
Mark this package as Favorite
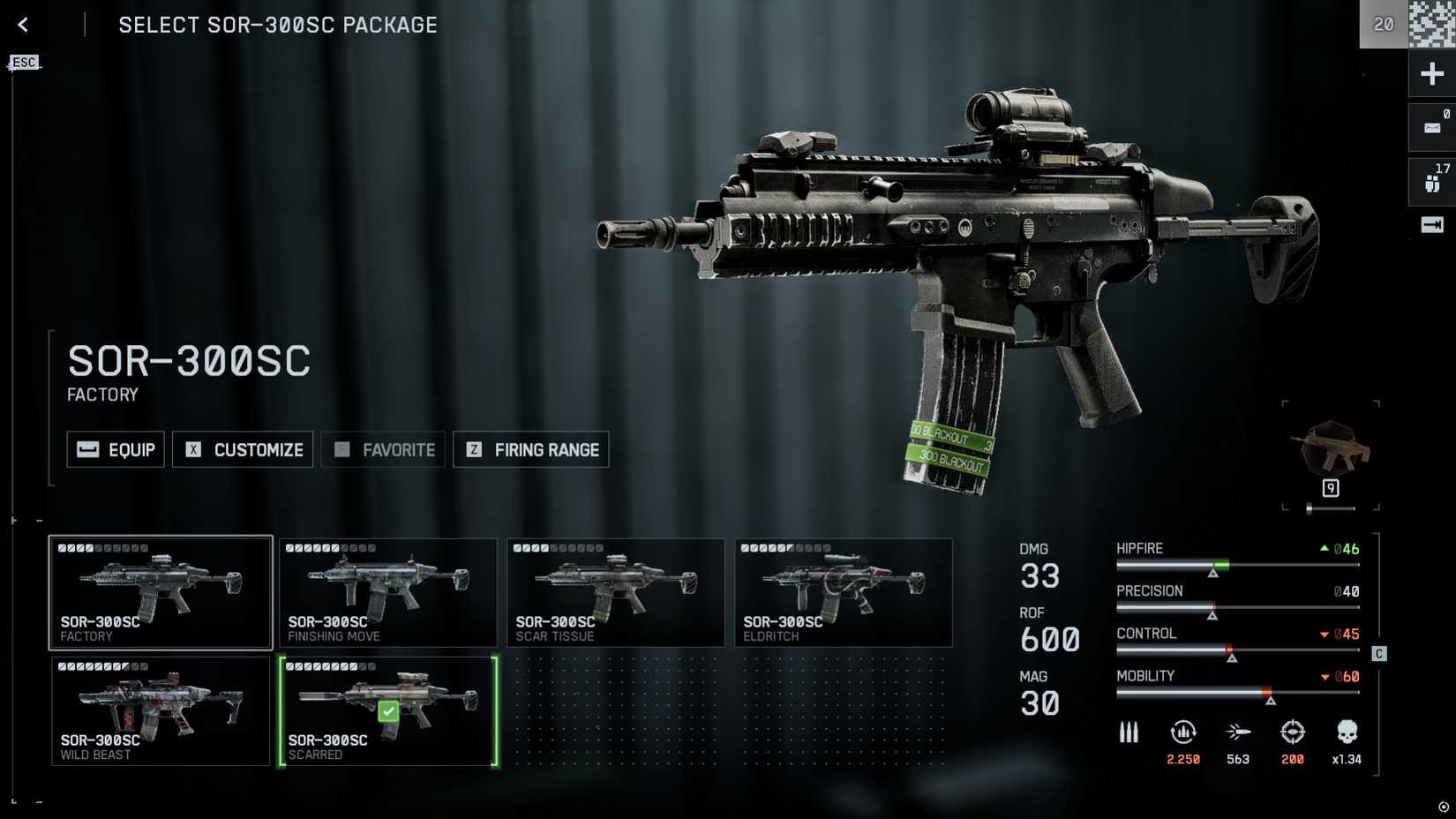[383, 449]
